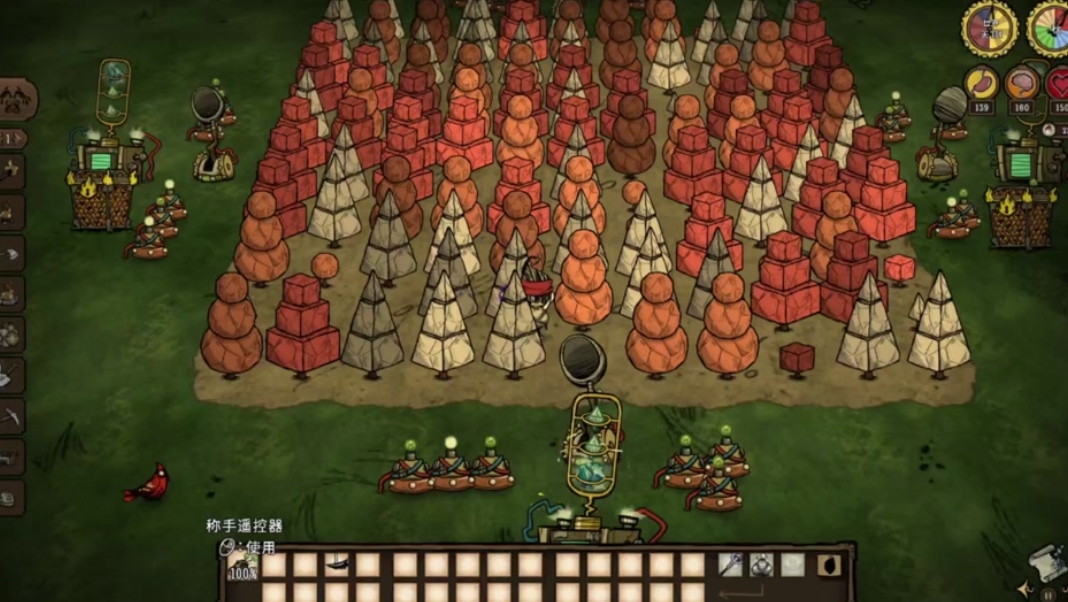Click the staff in the hand equipment slot

[x=731, y=565]
